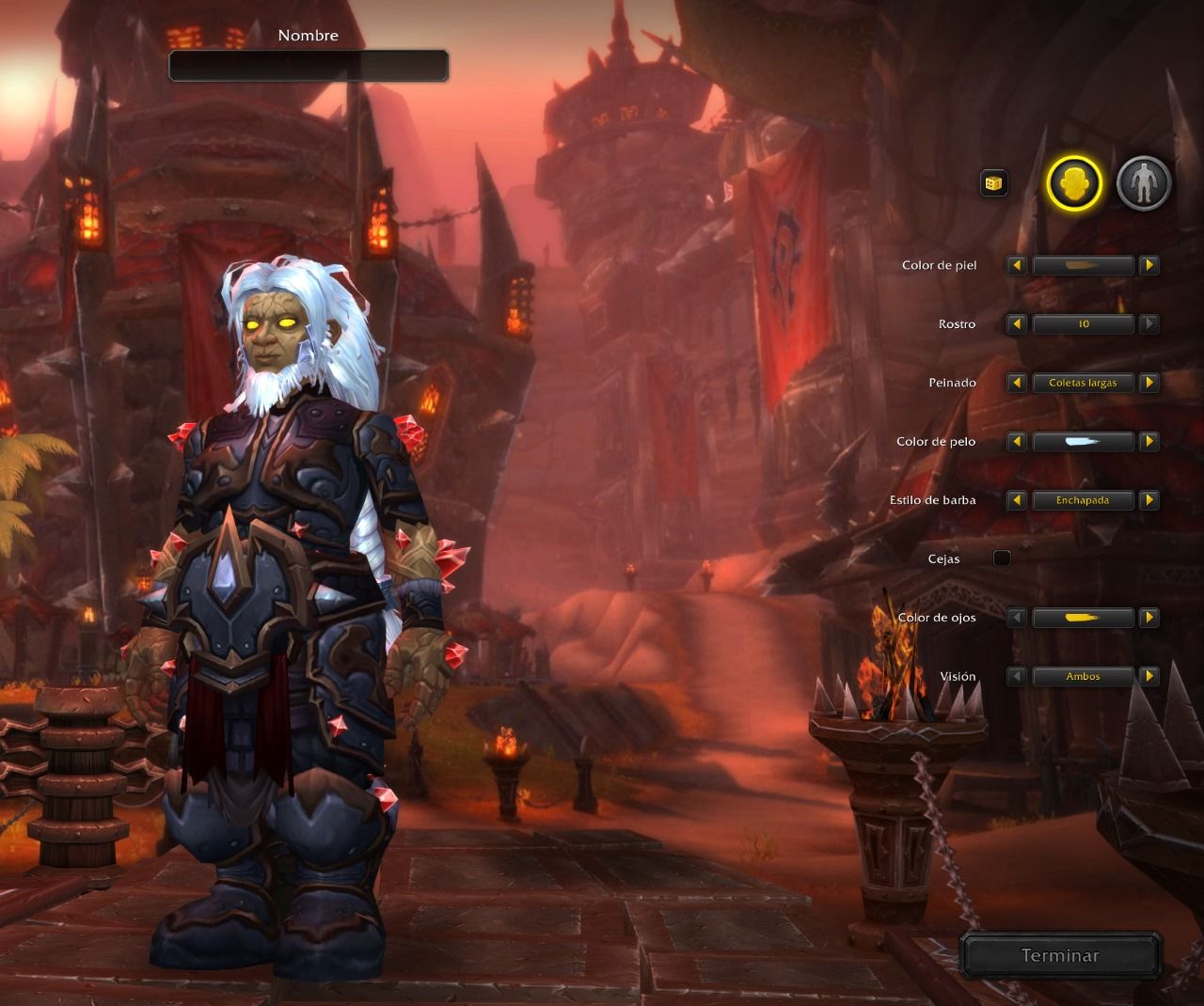This screenshot has width=1204, height=1006.
Task: Open the Color de ojos swatch selector
Action: coord(1083,618)
